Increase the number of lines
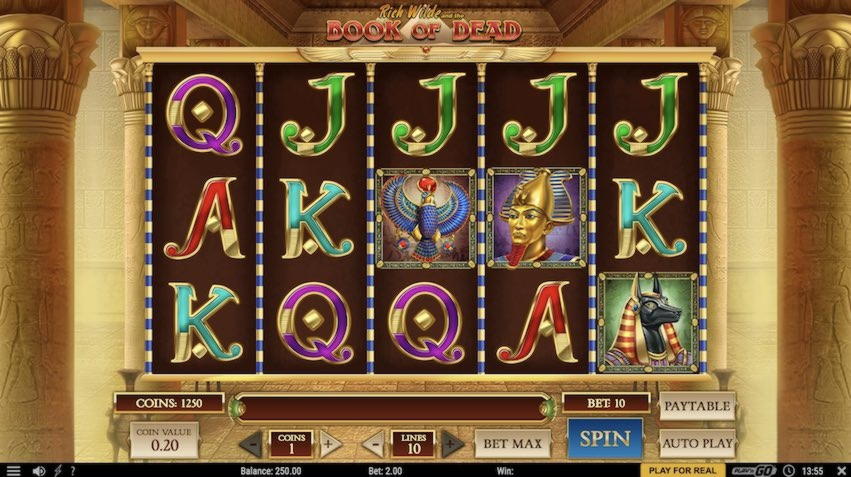Image resolution: width=851 pixels, height=477 pixels. point(452,443)
